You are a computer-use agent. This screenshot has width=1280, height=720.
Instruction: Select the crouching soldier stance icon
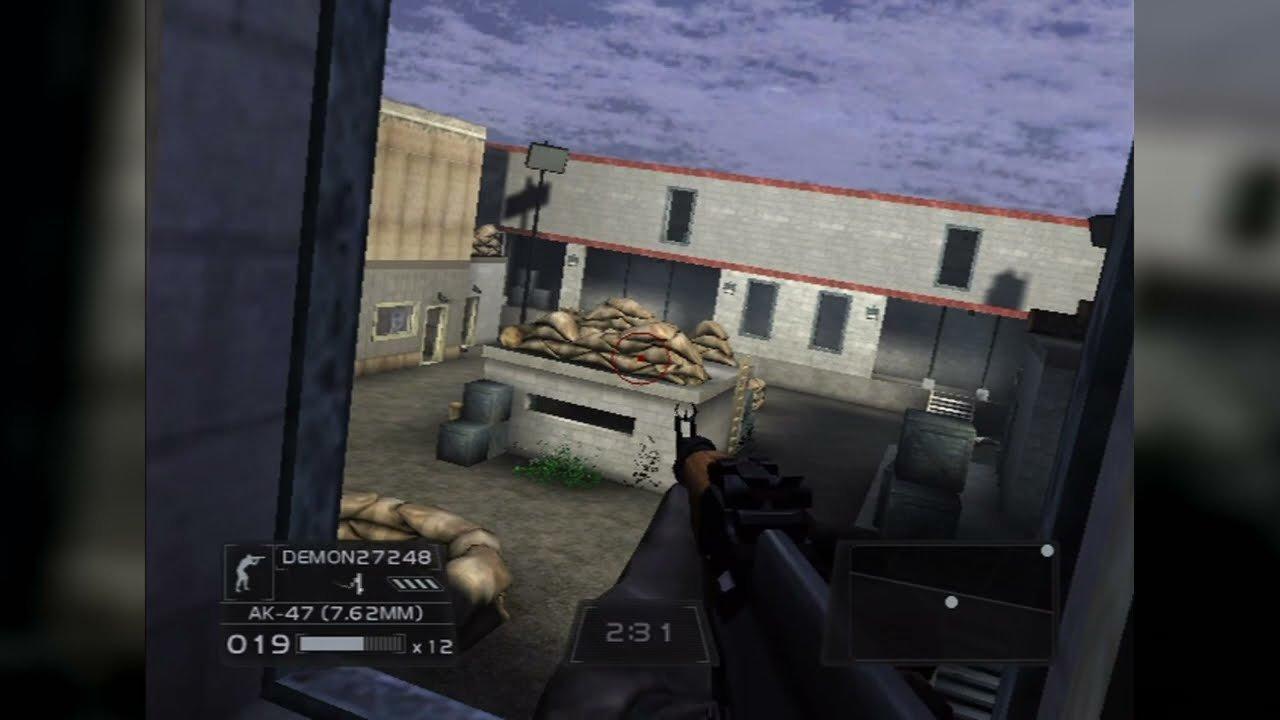247,571
